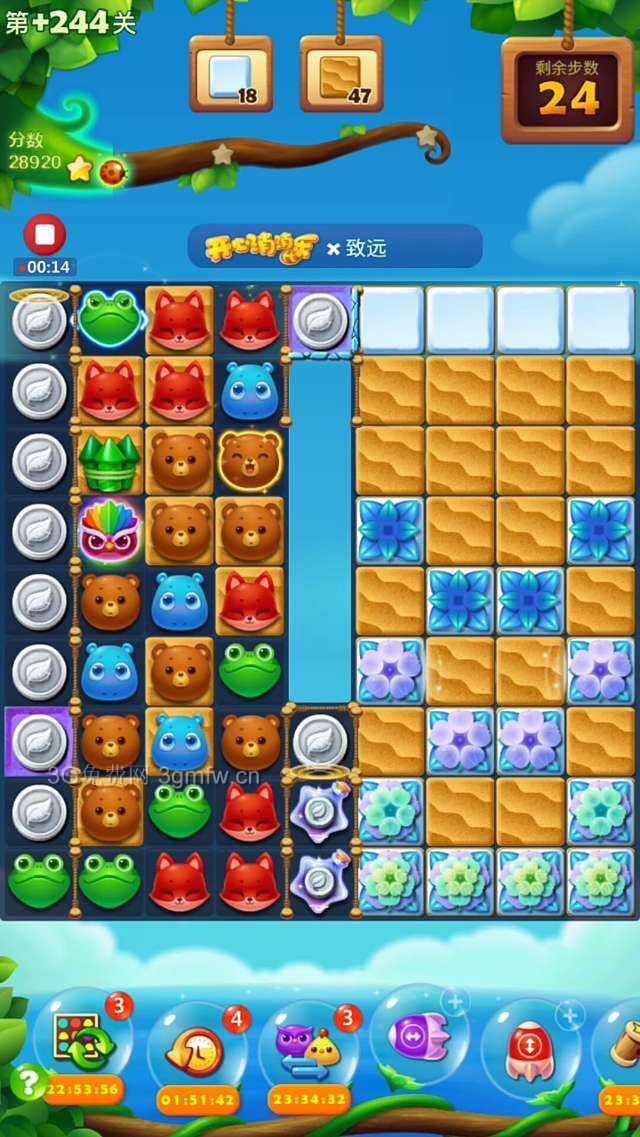Open the green question mark help
This screenshot has height=1137, width=640.
coord(28,1082)
